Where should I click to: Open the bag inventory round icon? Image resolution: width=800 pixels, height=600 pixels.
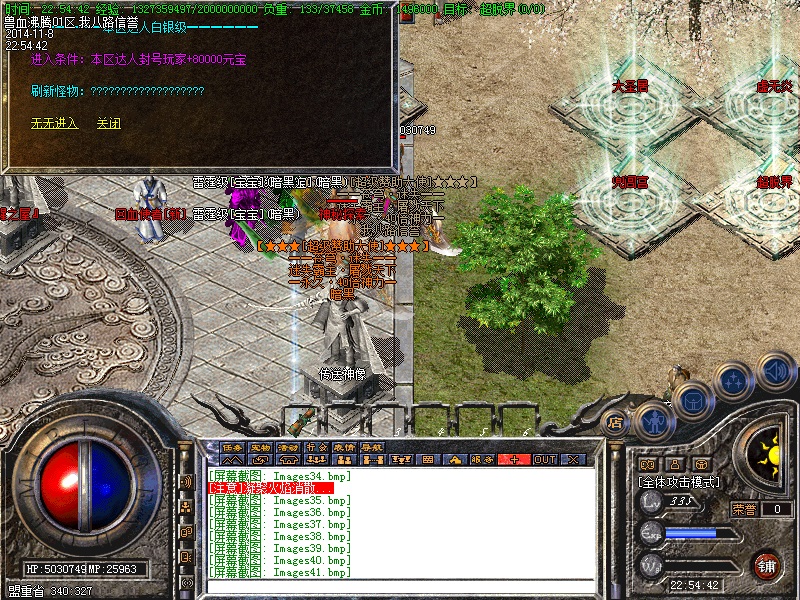691,401
